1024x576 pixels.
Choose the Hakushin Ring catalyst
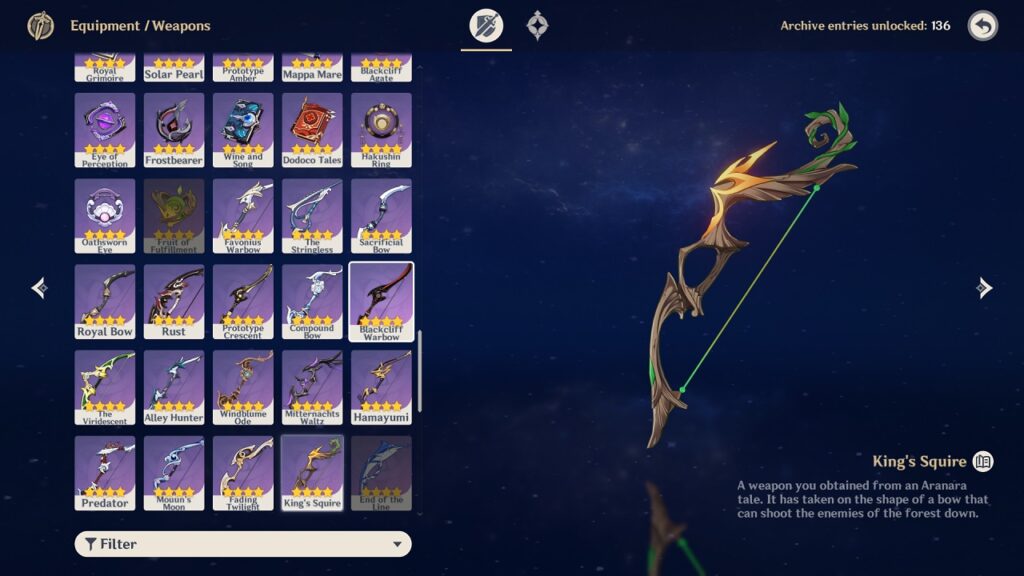click(x=381, y=129)
